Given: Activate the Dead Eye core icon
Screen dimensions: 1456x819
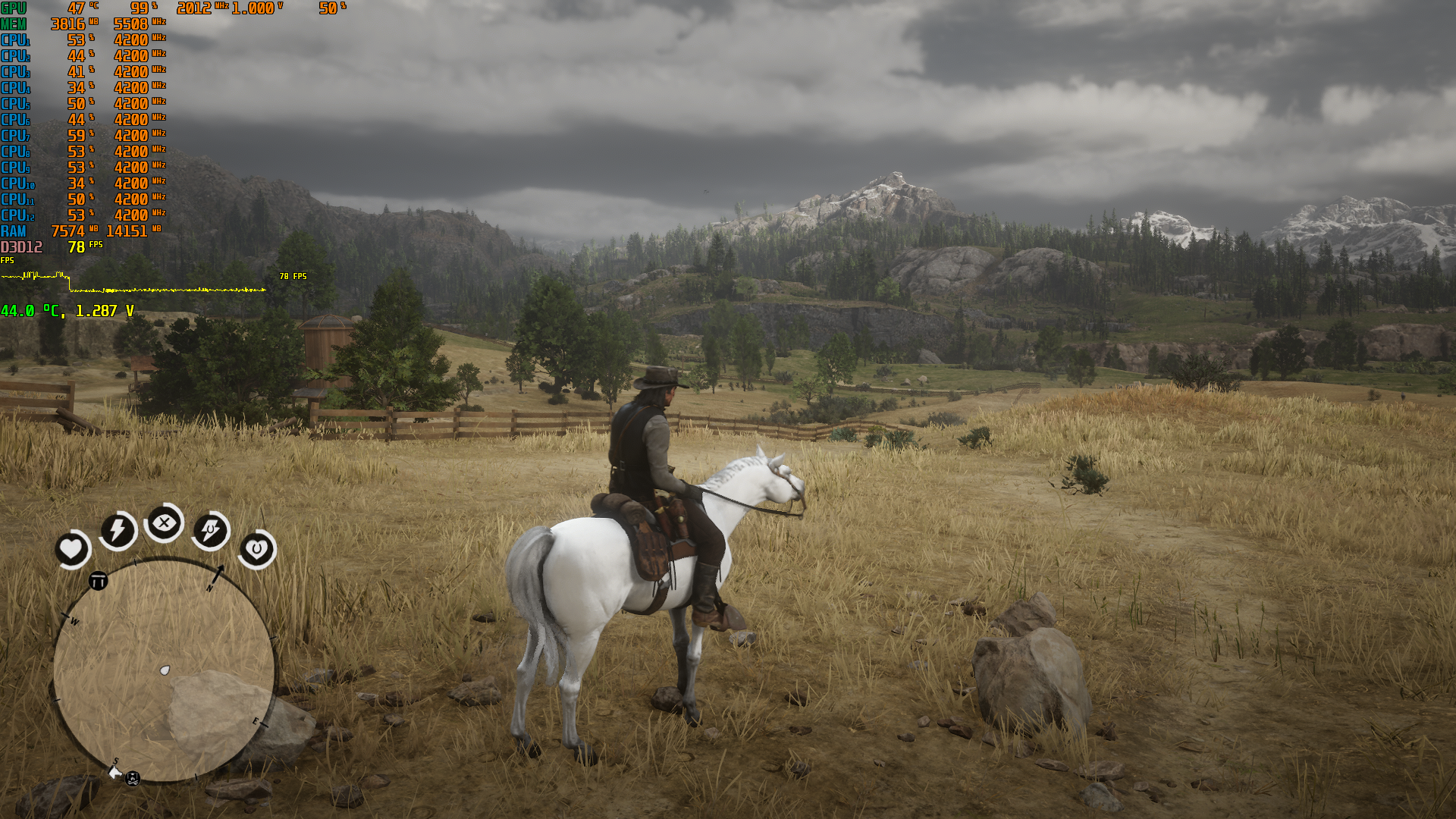Looking at the screenshot, I should [x=164, y=522].
